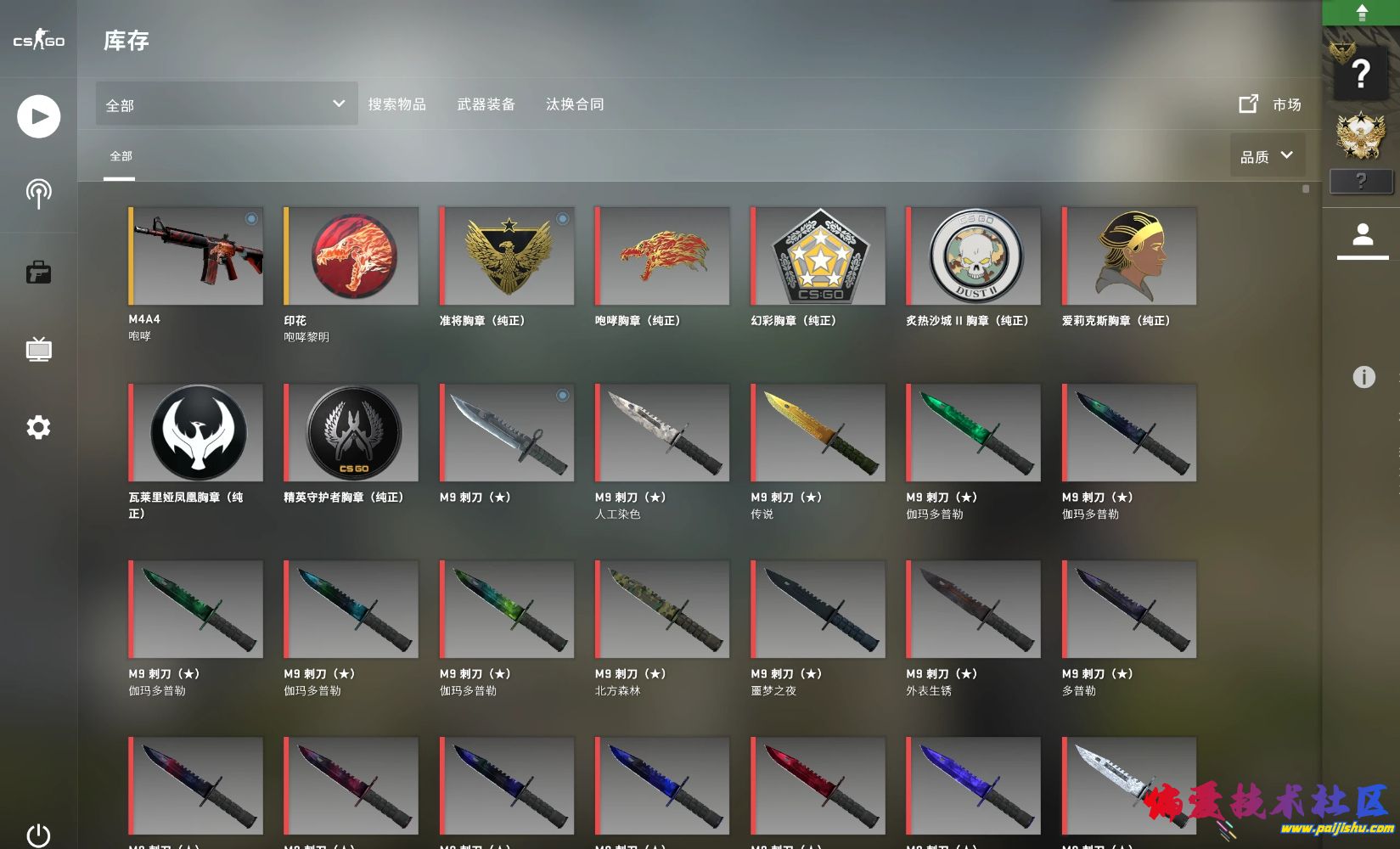Open 搜索物品 item search

point(396,104)
